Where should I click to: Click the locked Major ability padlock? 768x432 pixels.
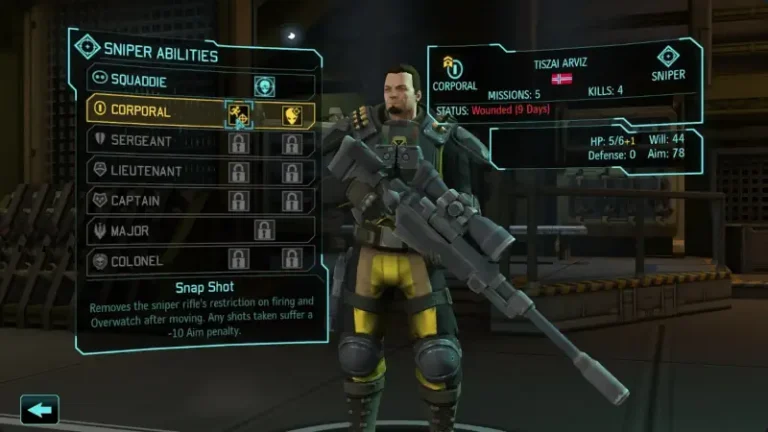click(264, 230)
